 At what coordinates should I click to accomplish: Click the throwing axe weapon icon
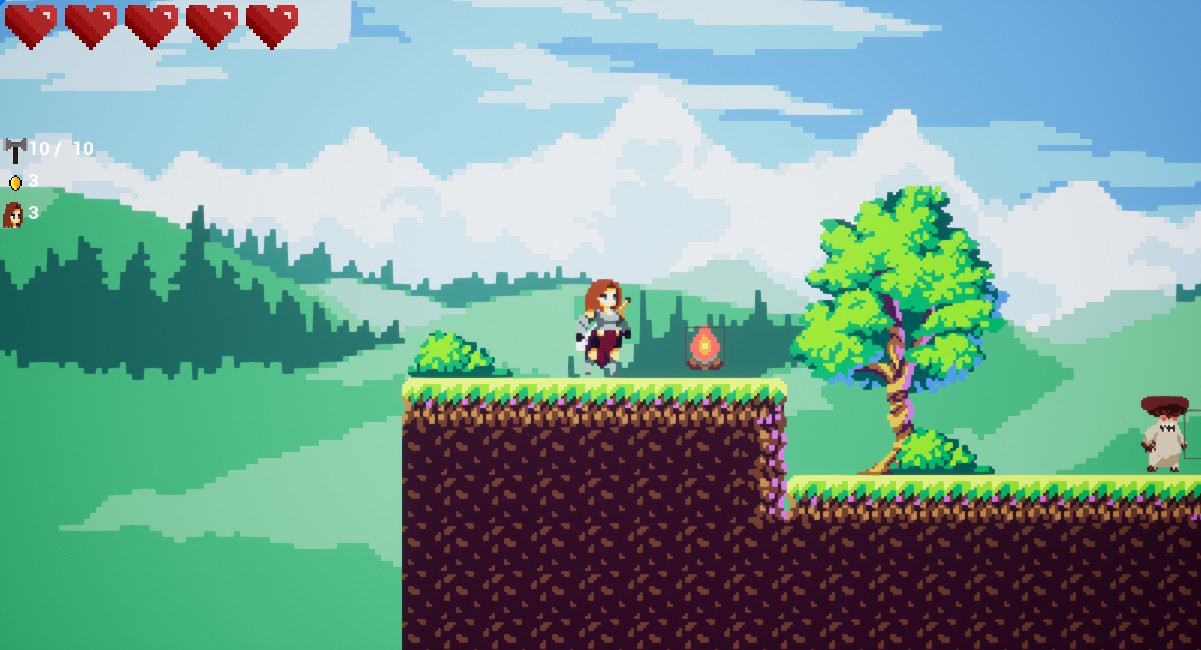pos(15,150)
